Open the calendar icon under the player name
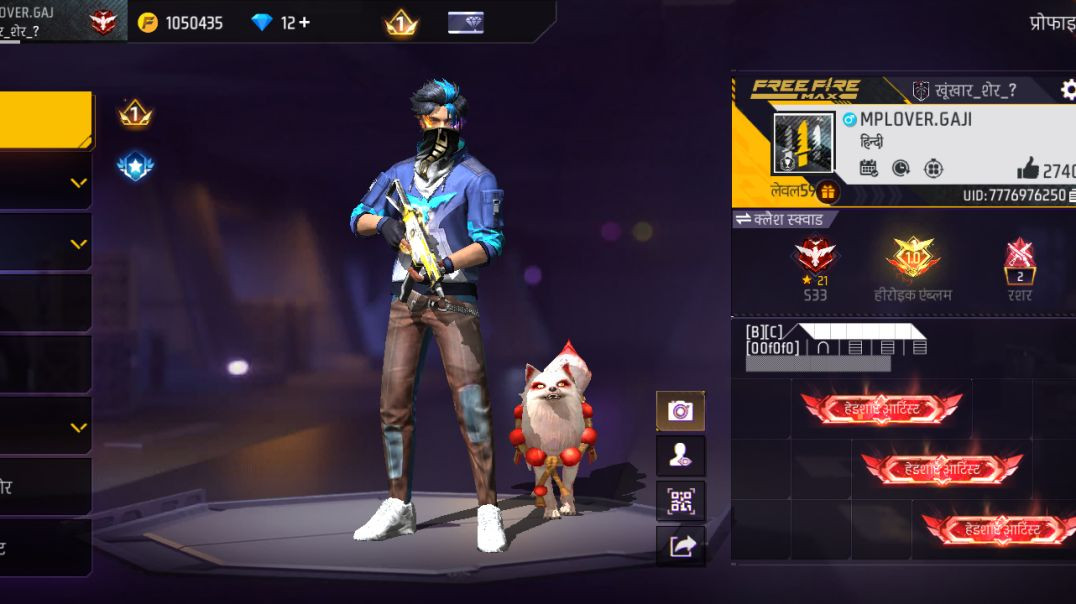Screen dimensions: 1076x604 (868, 168)
